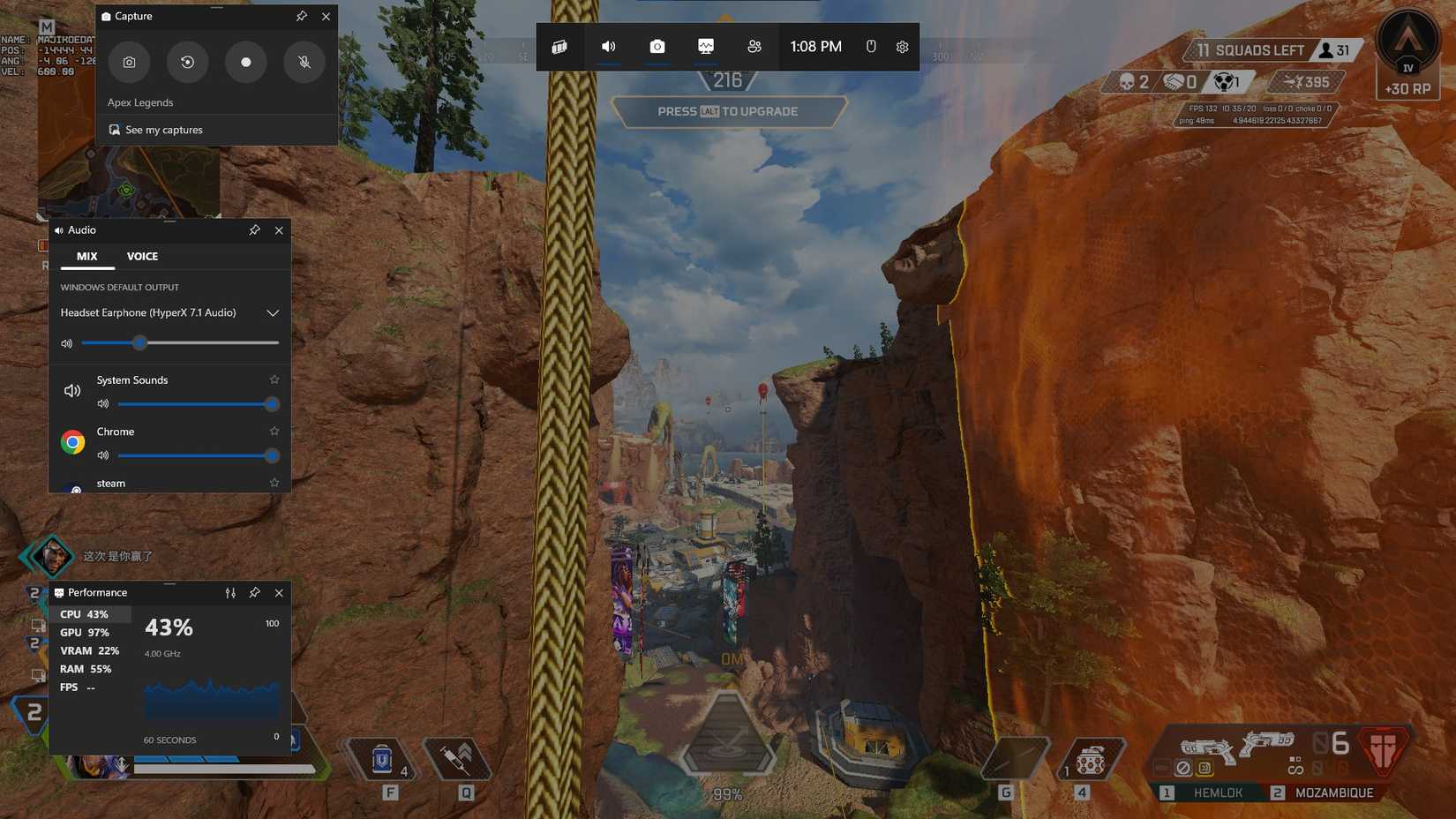This screenshot has height=819, width=1456.
Task: Take a screenshot using the Capture widget
Action: point(129,62)
